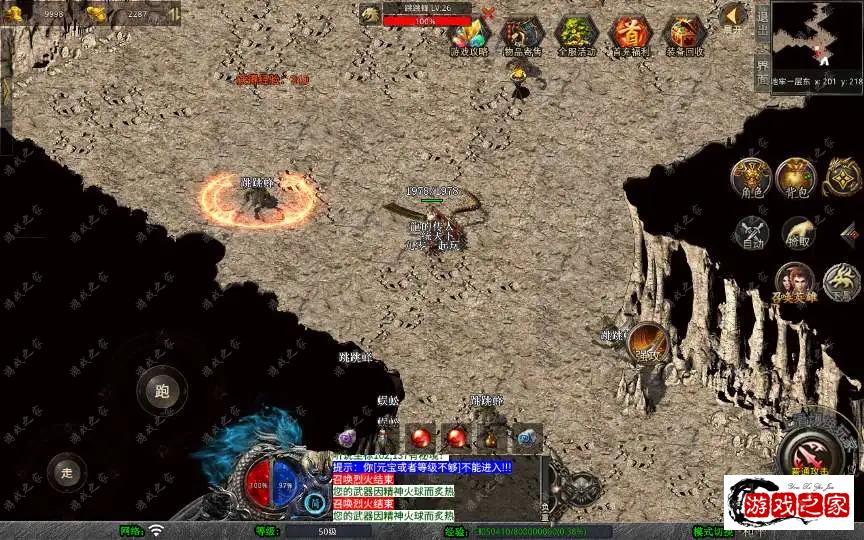Open the 游戏攻略 game guide icon
864x540 pixels.
coord(468,33)
